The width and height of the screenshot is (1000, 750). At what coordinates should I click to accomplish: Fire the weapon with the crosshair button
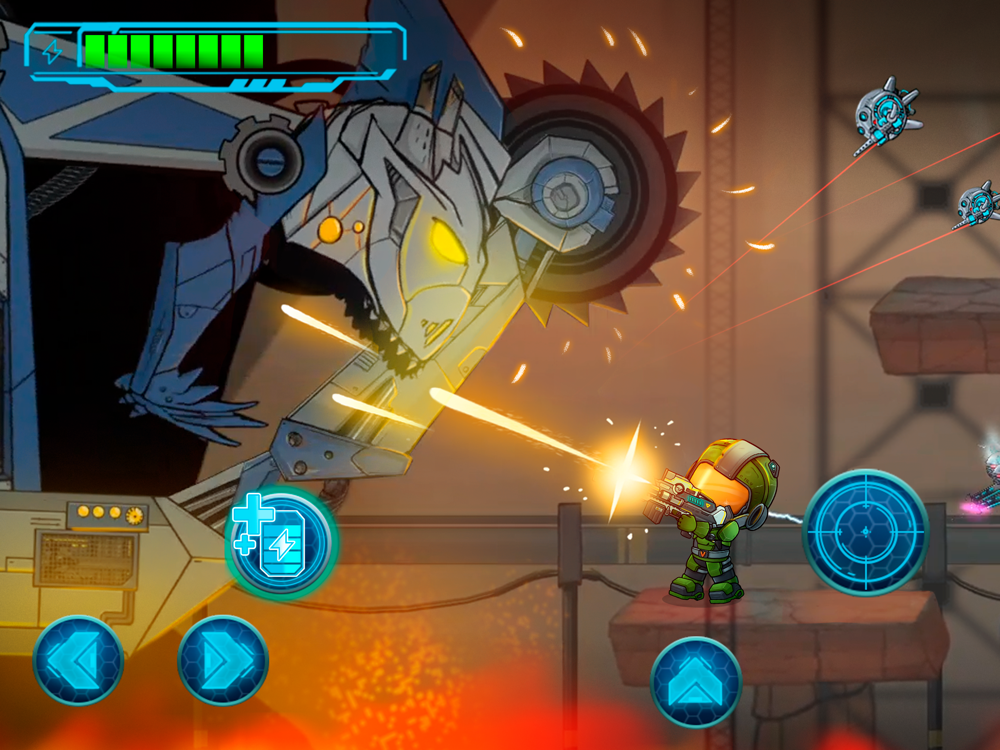(866, 532)
